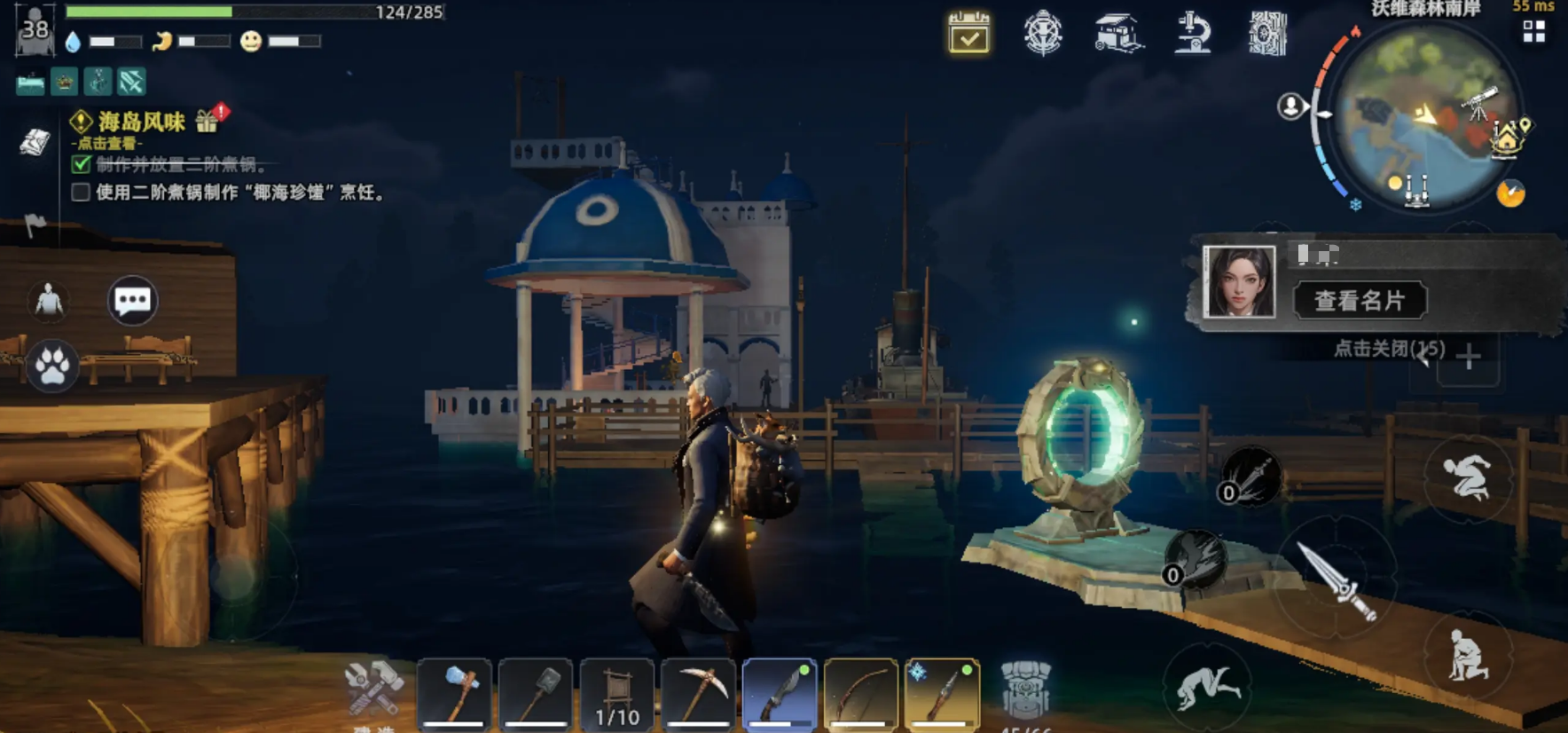This screenshot has width=1568, height=733.
Task: Equip the machete knife slot
Action: (780, 694)
